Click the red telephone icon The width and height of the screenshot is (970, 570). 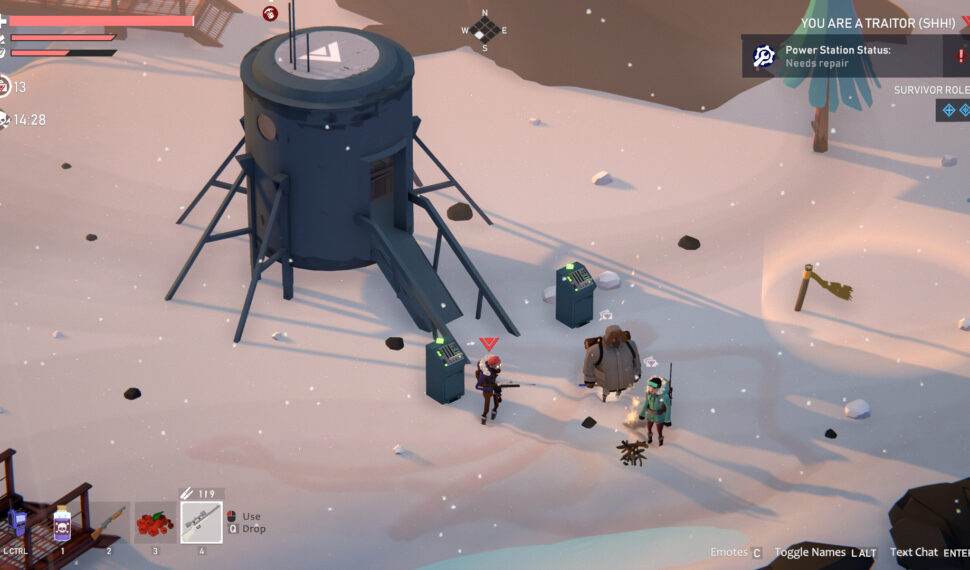270,13
